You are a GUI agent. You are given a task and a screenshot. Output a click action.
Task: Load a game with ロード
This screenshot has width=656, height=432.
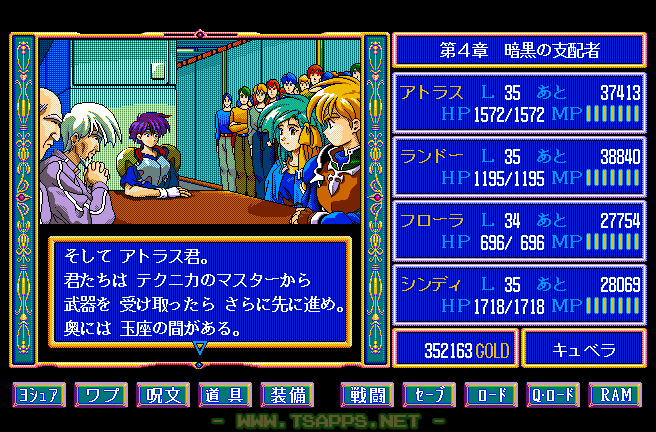[x=491, y=394]
